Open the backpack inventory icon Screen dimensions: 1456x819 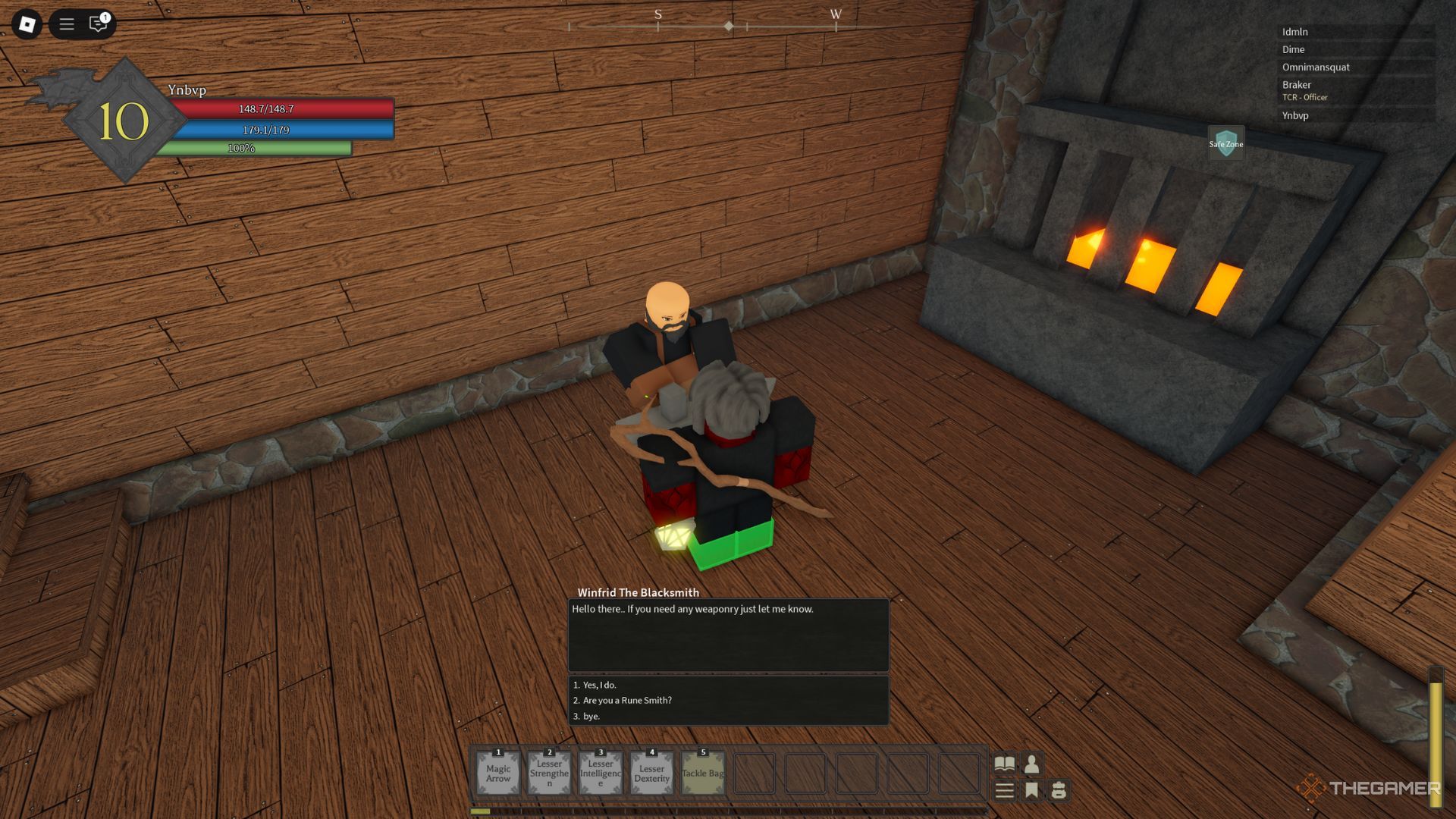click(x=1059, y=791)
